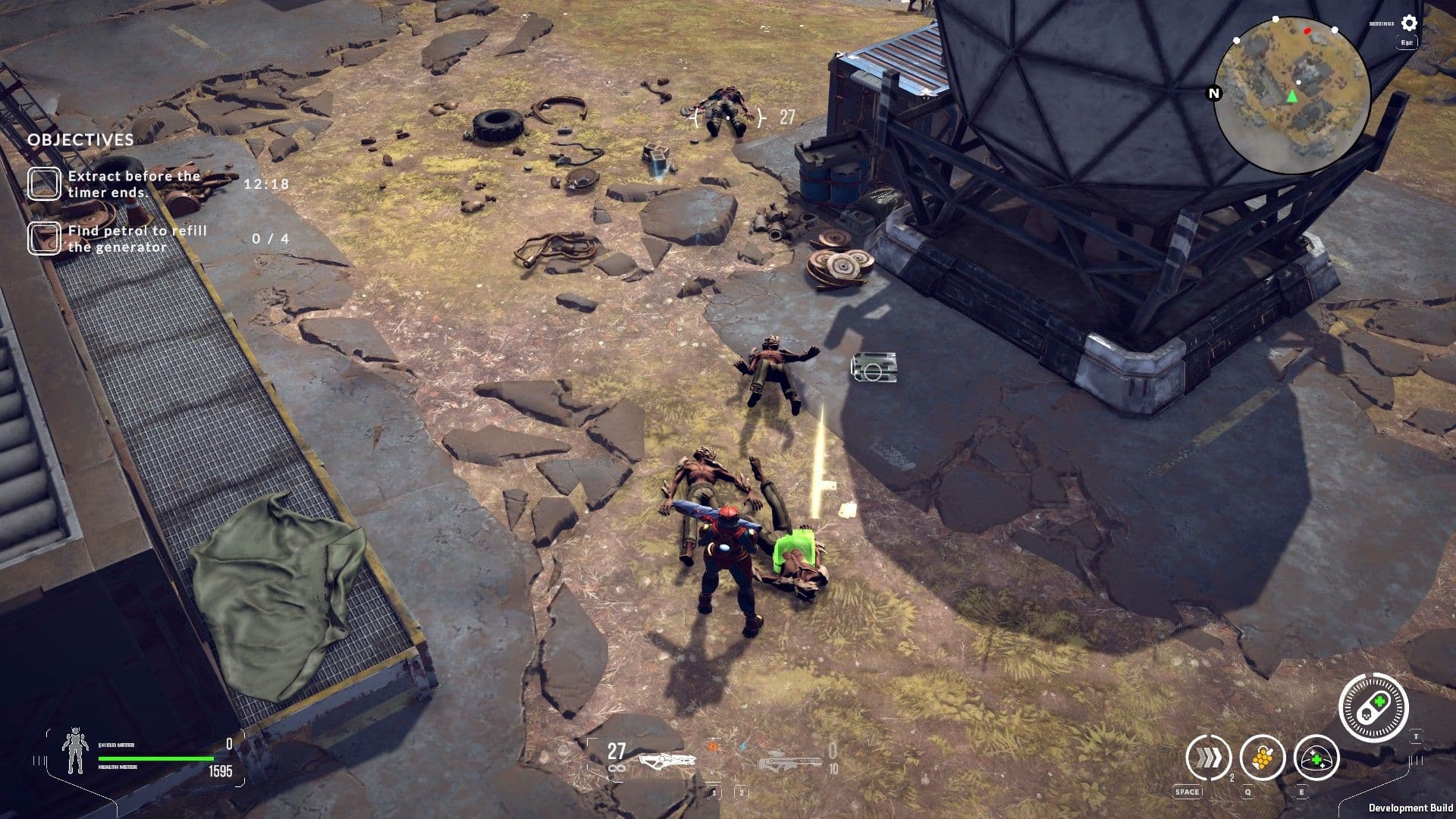
Task: Select the dash ability with chevron arrows
Action: click(x=1209, y=758)
